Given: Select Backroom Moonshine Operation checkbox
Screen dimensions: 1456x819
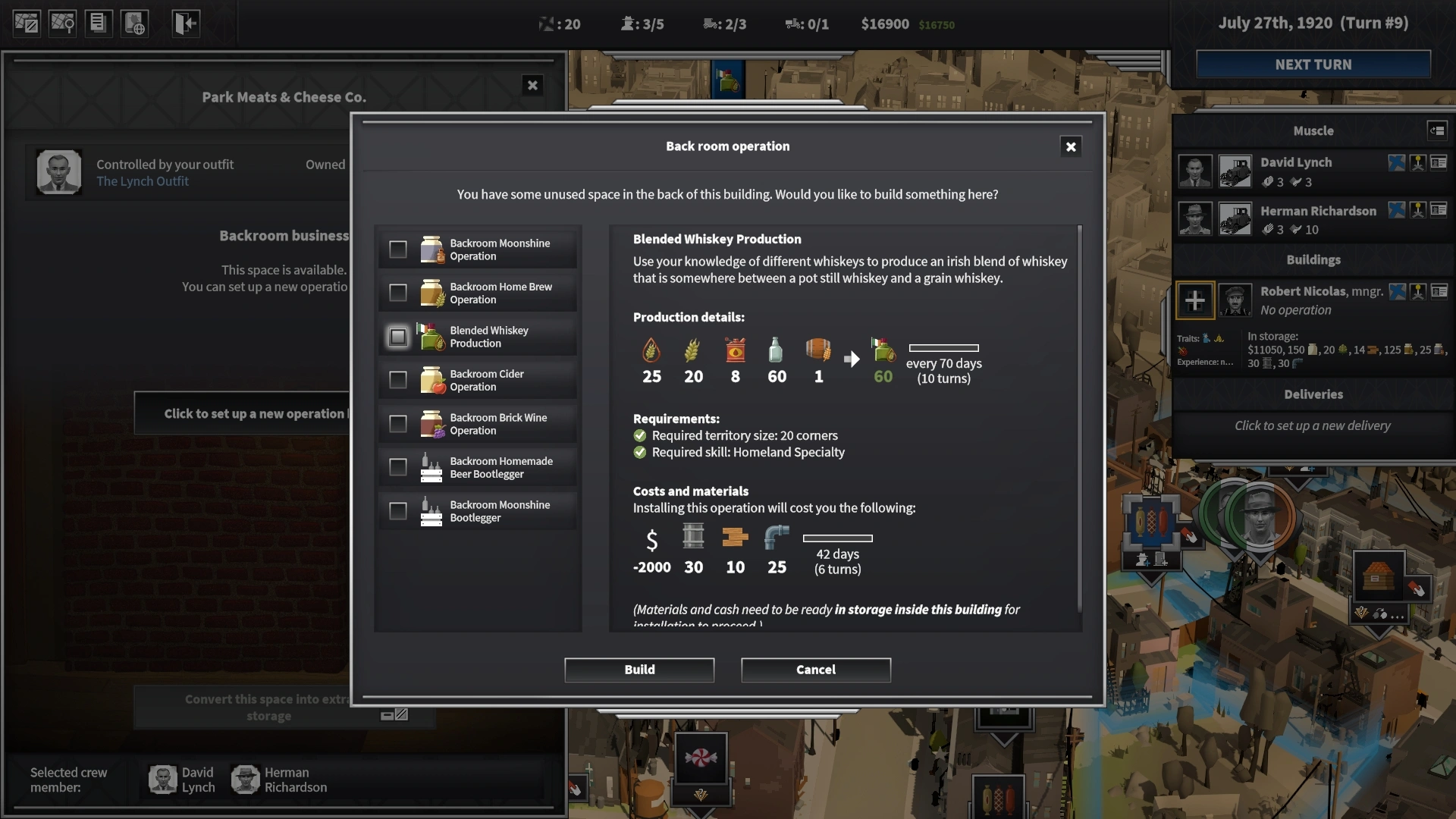Looking at the screenshot, I should pyautogui.click(x=398, y=249).
